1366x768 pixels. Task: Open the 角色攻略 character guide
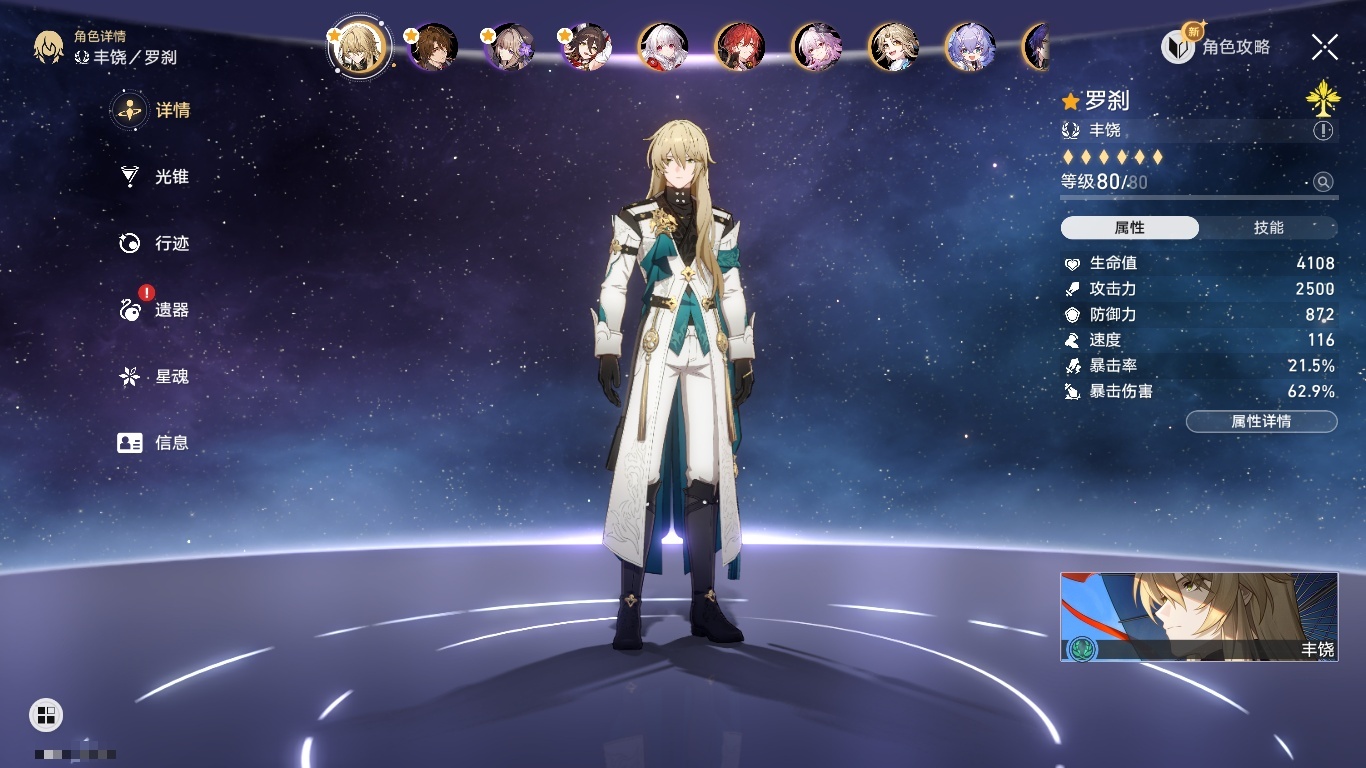(x=1216, y=46)
